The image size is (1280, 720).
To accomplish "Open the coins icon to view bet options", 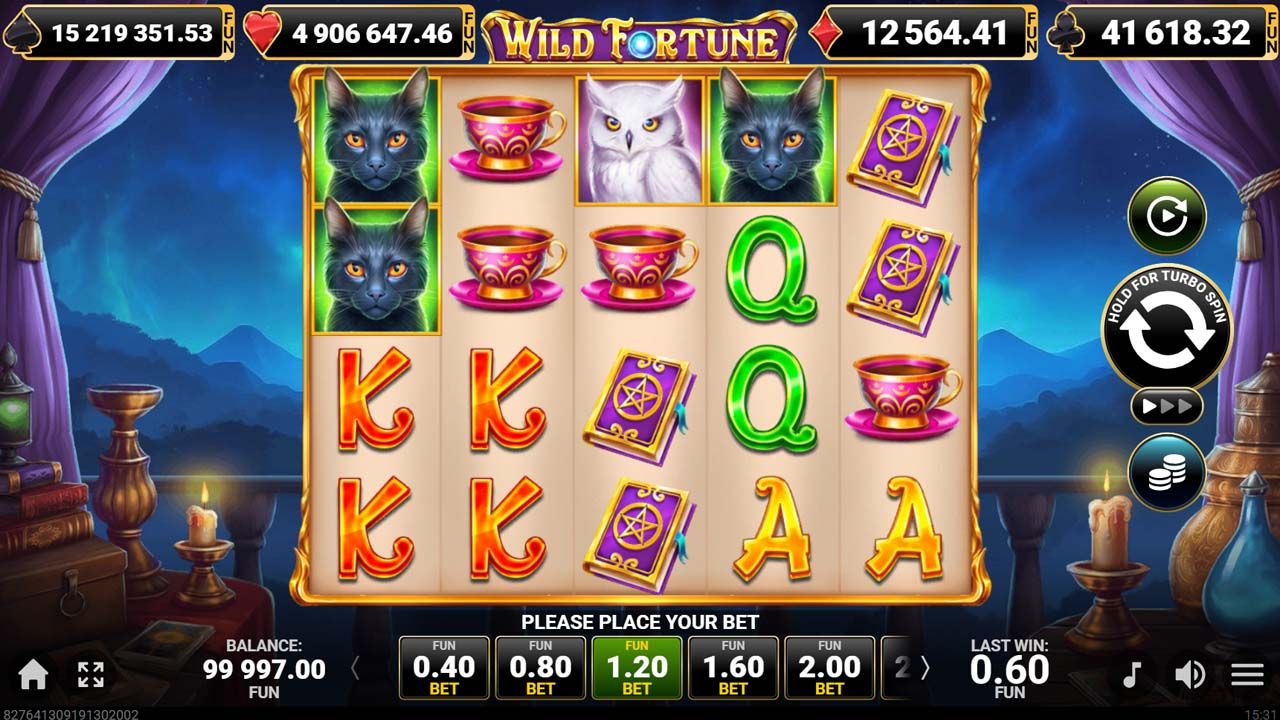I will point(1166,474).
